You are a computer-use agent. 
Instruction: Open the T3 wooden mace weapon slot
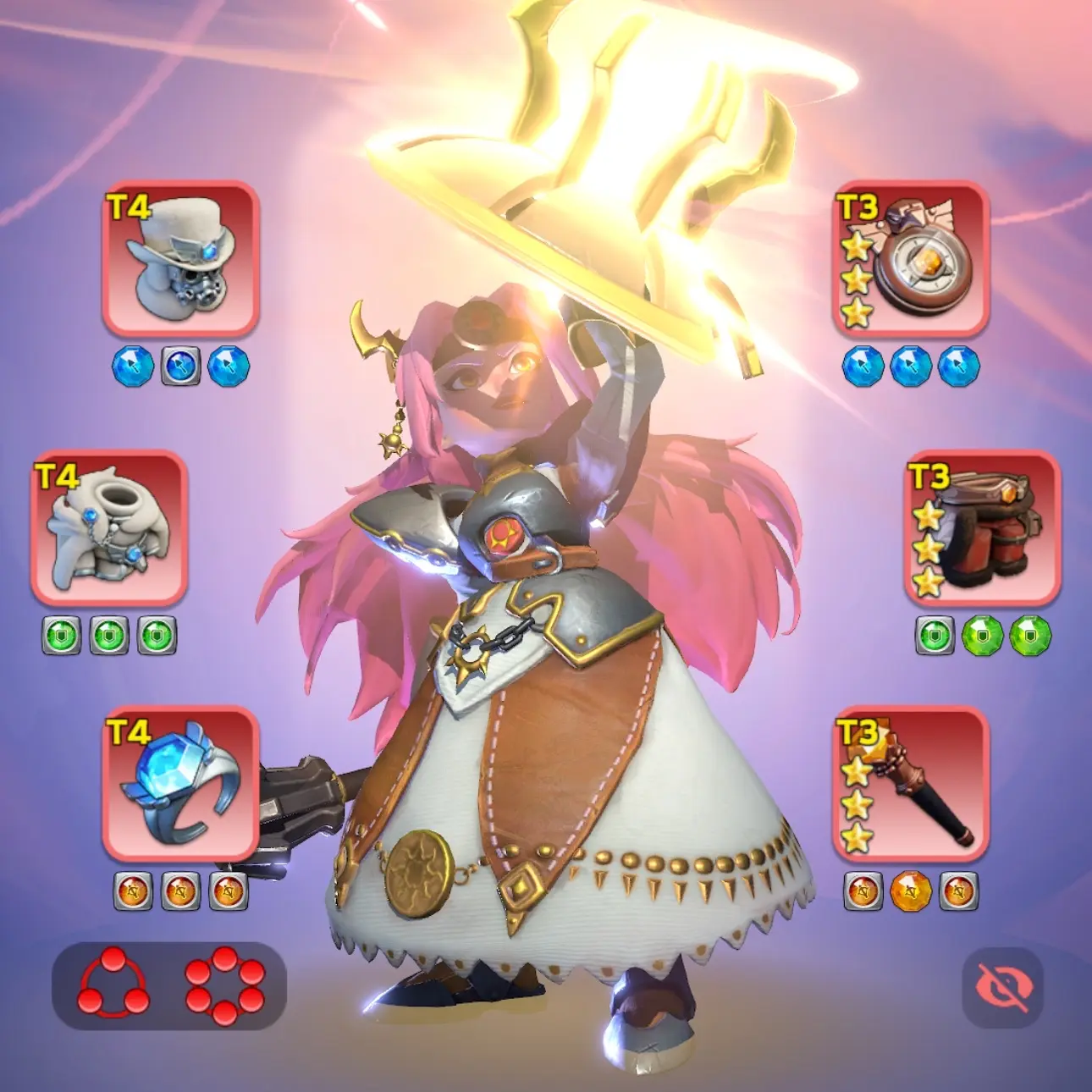point(912,783)
